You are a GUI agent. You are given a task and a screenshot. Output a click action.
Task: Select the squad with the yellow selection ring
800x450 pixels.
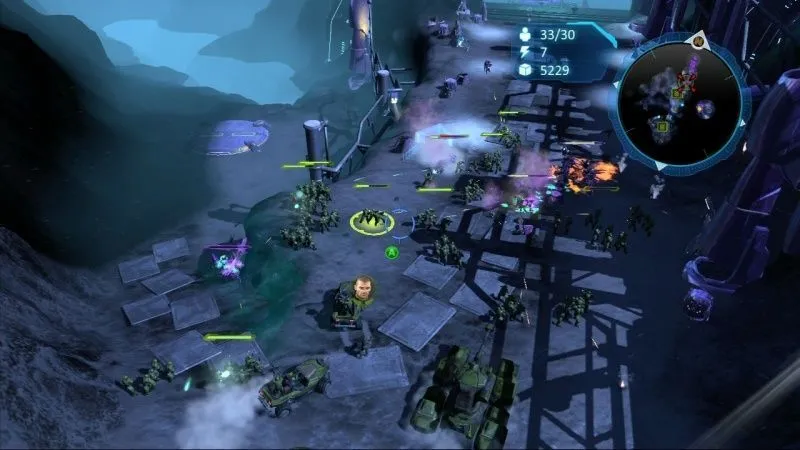[x=370, y=221]
